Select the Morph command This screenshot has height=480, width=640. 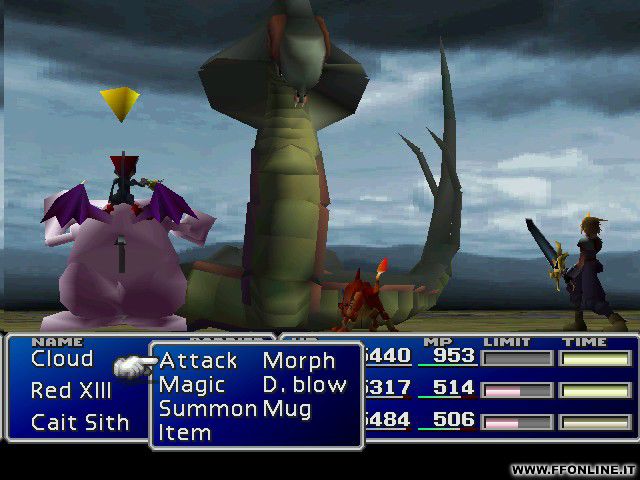coord(298,360)
